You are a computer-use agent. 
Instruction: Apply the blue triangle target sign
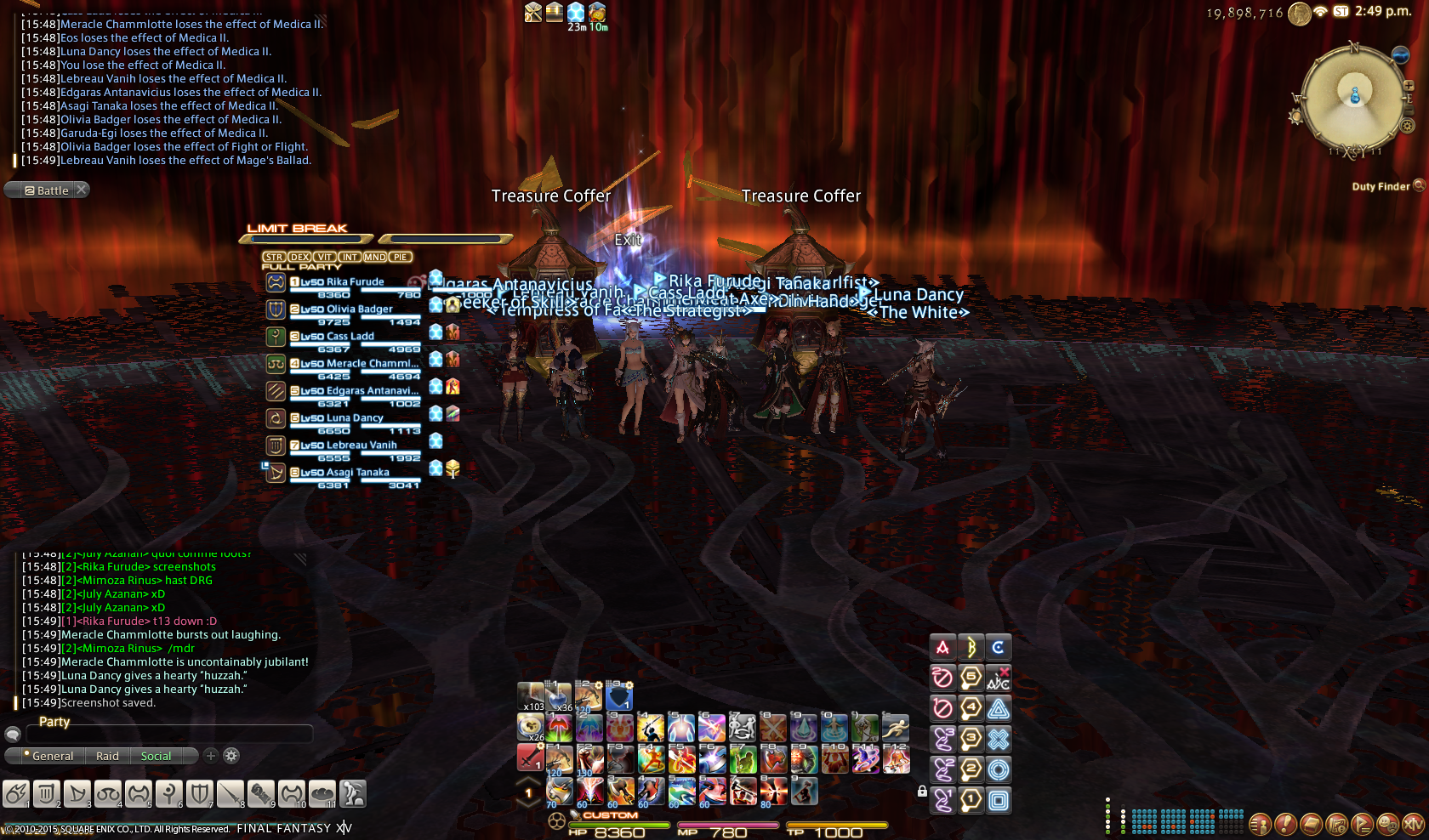pyautogui.click(x=999, y=708)
